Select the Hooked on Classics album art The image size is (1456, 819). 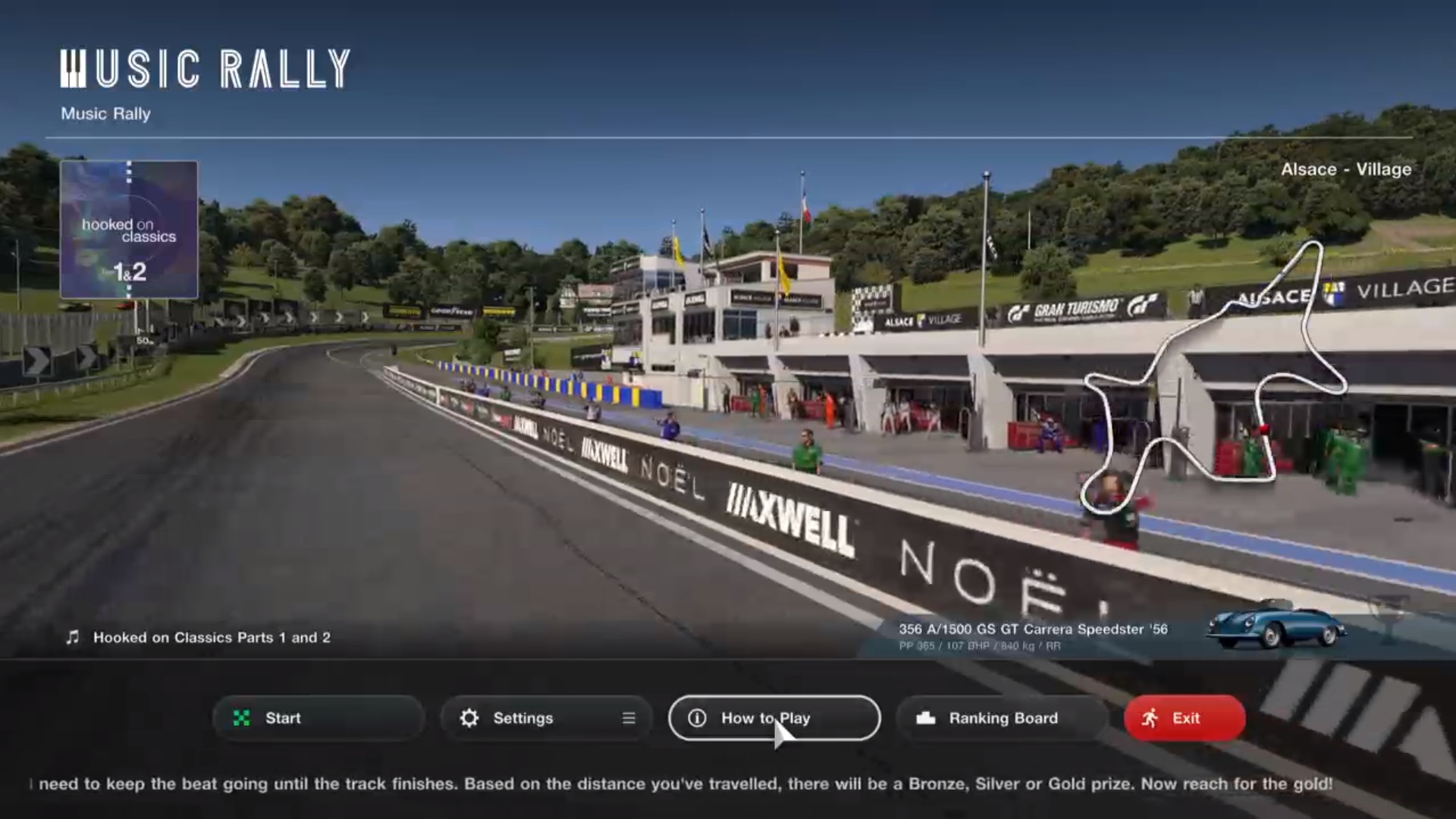129,230
